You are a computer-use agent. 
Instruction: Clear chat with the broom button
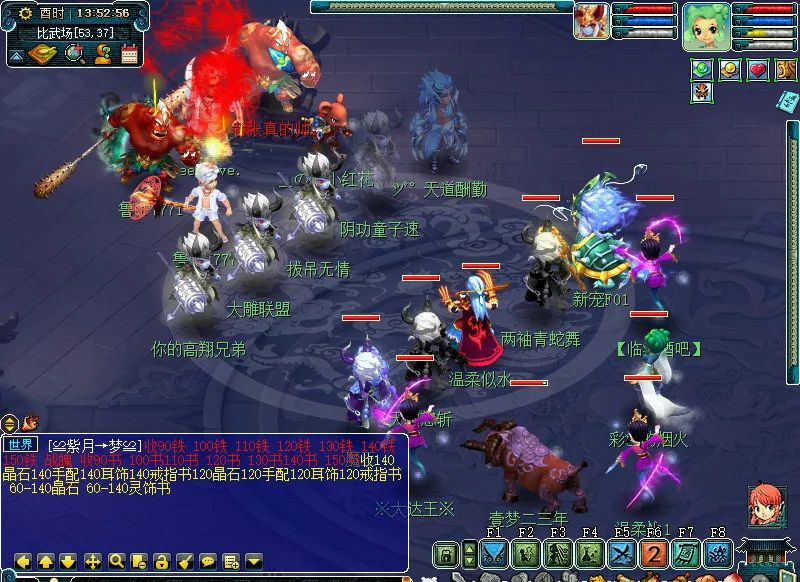click(x=184, y=561)
